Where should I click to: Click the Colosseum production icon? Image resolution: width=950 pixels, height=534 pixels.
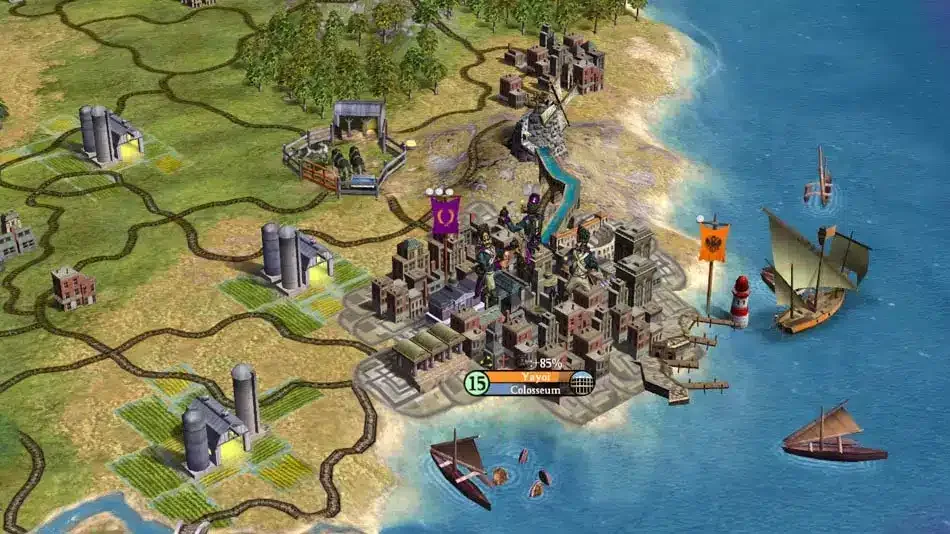coord(583,383)
